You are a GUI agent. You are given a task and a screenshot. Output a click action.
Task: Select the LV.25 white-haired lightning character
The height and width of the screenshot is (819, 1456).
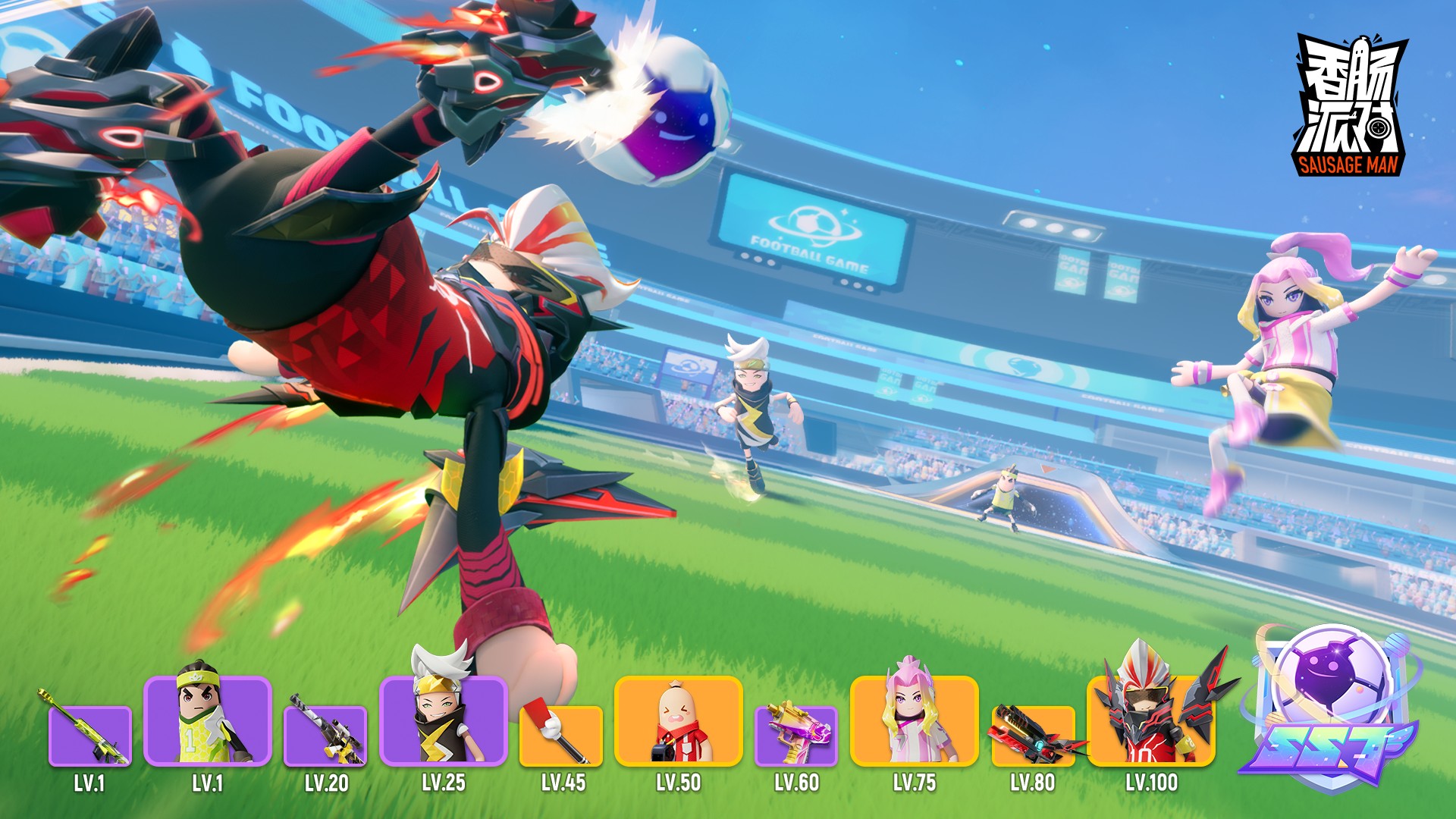tap(444, 720)
